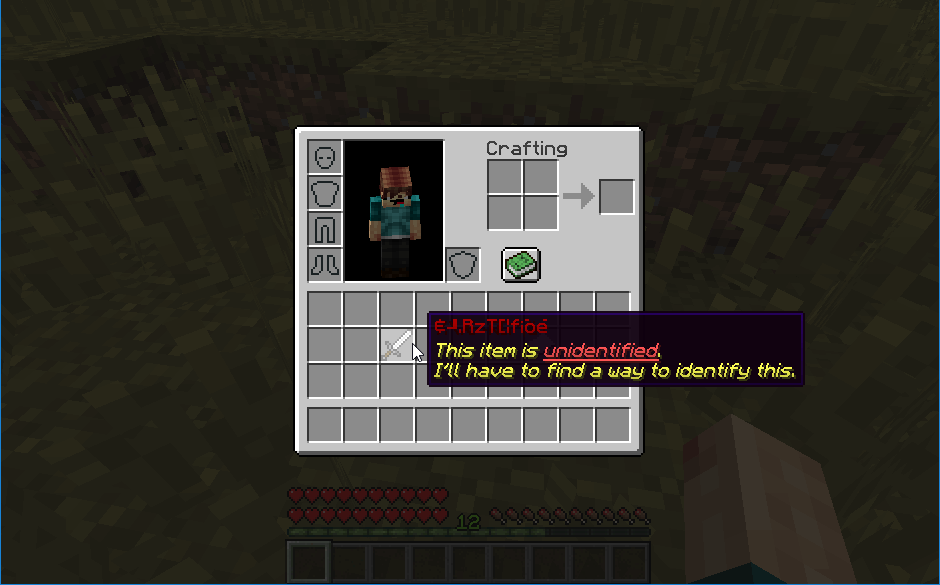Click the crafting output slot

(x=616, y=196)
